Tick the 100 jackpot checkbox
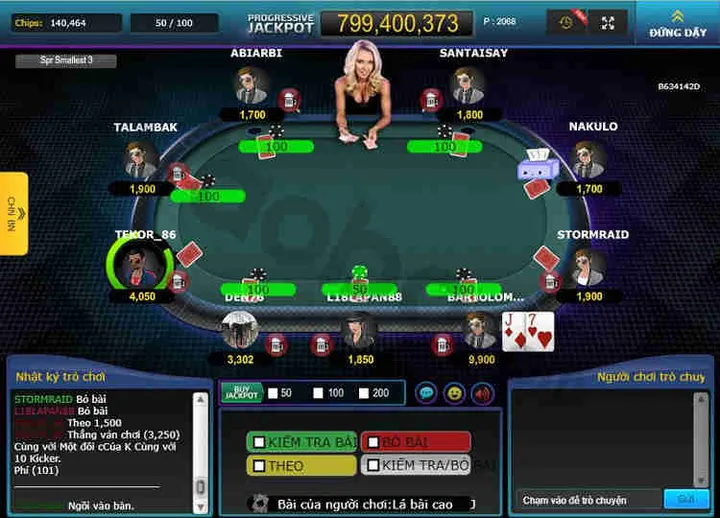This screenshot has width=720, height=518. pos(320,393)
